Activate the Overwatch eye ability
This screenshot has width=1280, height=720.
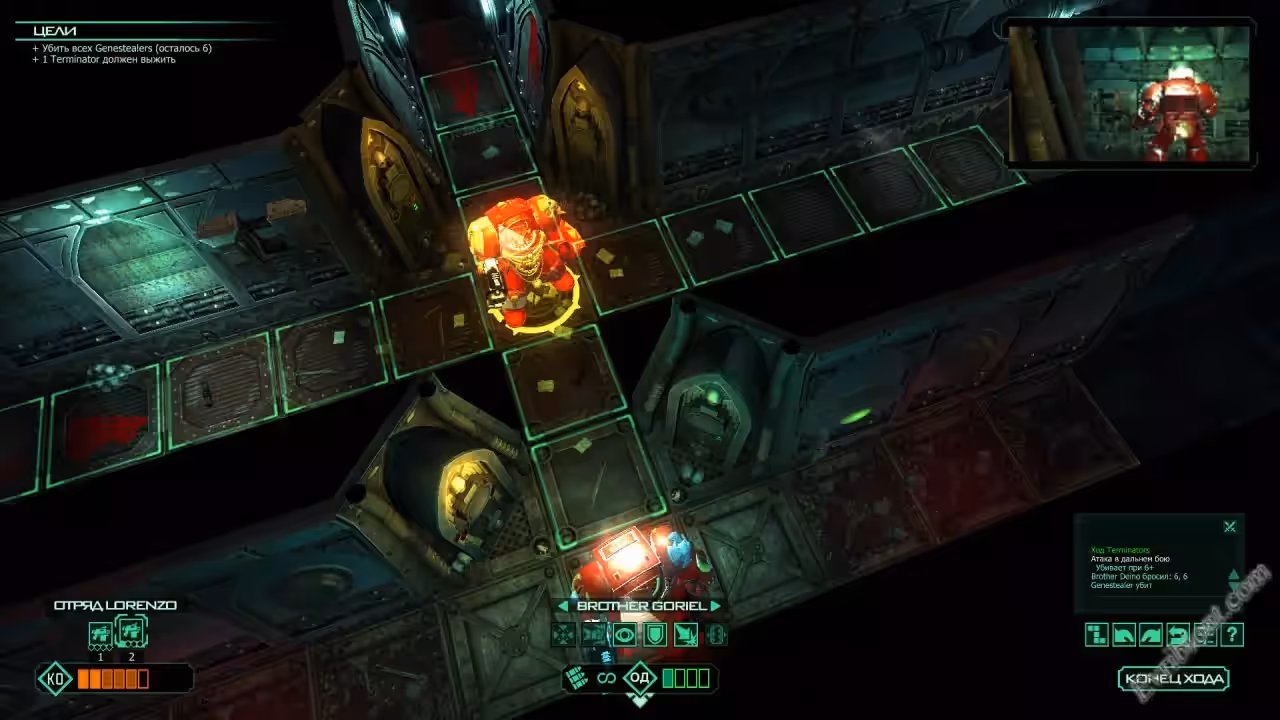pyautogui.click(x=626, y=634)
